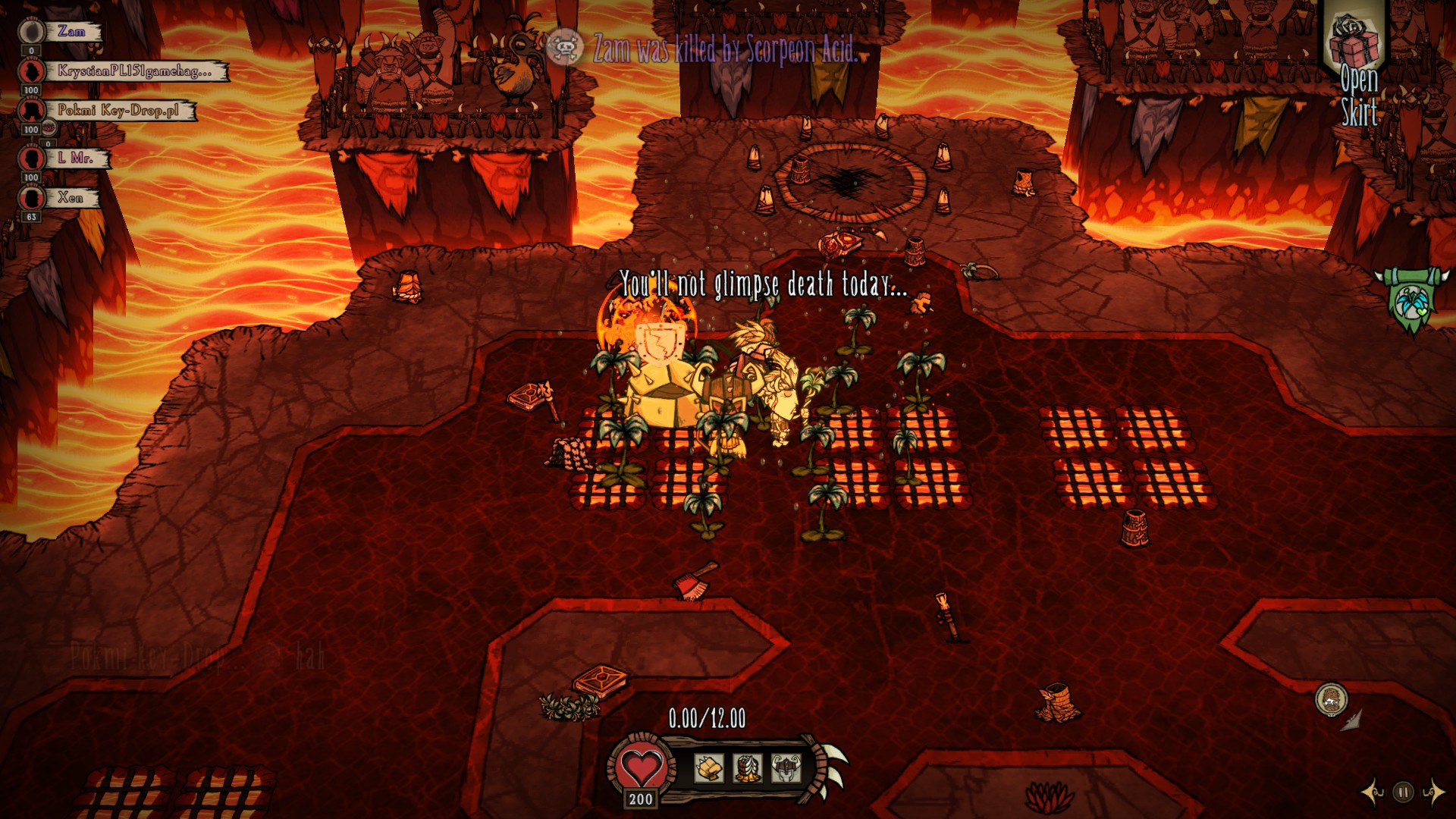Select the feathered body armor slot
Screen dimensions: 1456x819
coord(748,769)
